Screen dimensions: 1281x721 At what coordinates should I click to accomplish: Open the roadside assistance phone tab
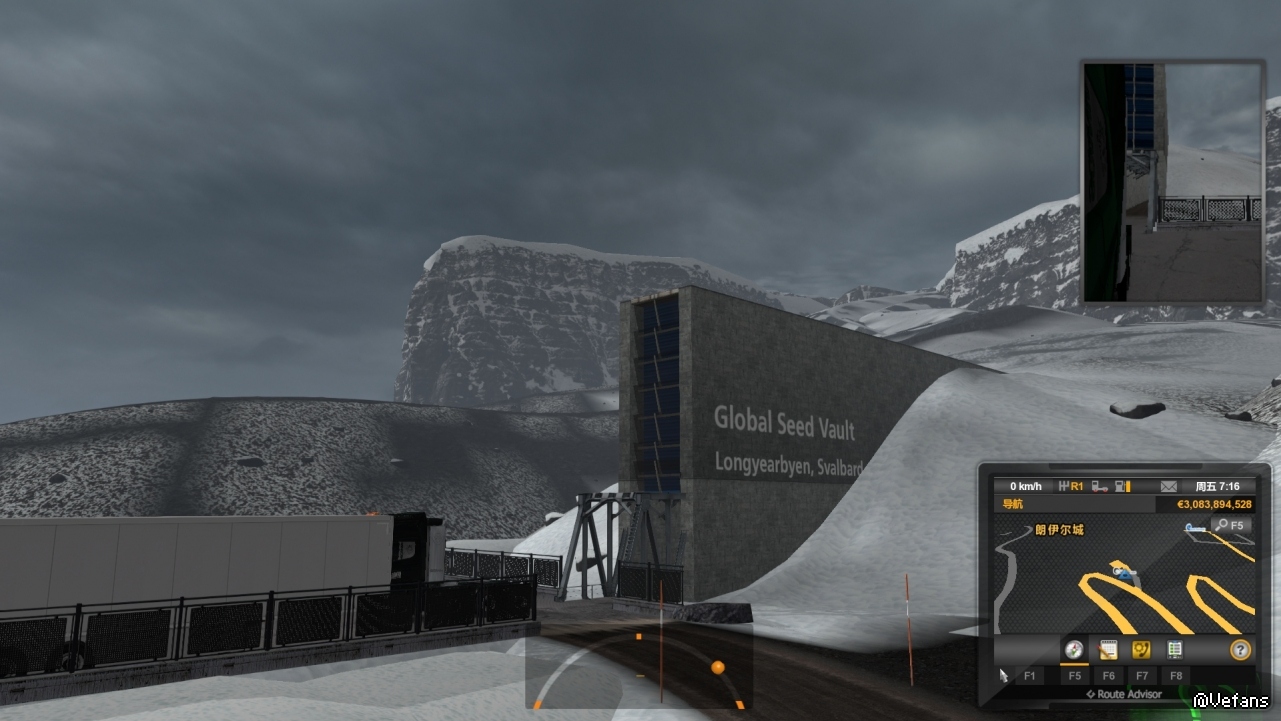tap(1140, 650)
